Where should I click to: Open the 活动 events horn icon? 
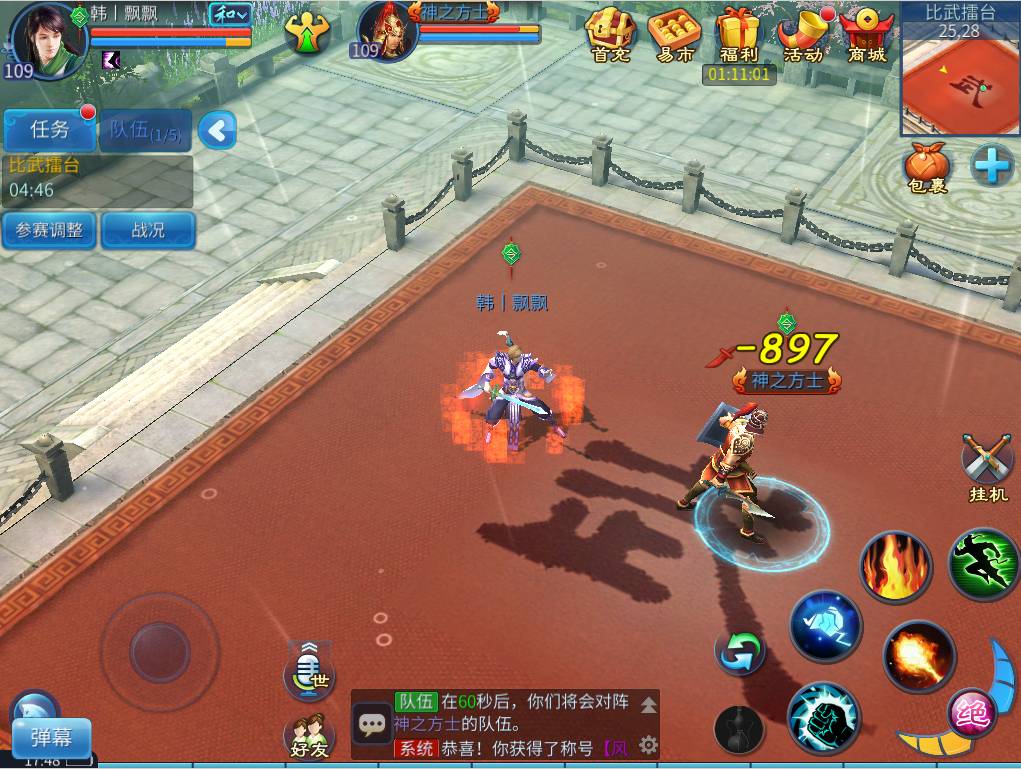pos(803,36)
